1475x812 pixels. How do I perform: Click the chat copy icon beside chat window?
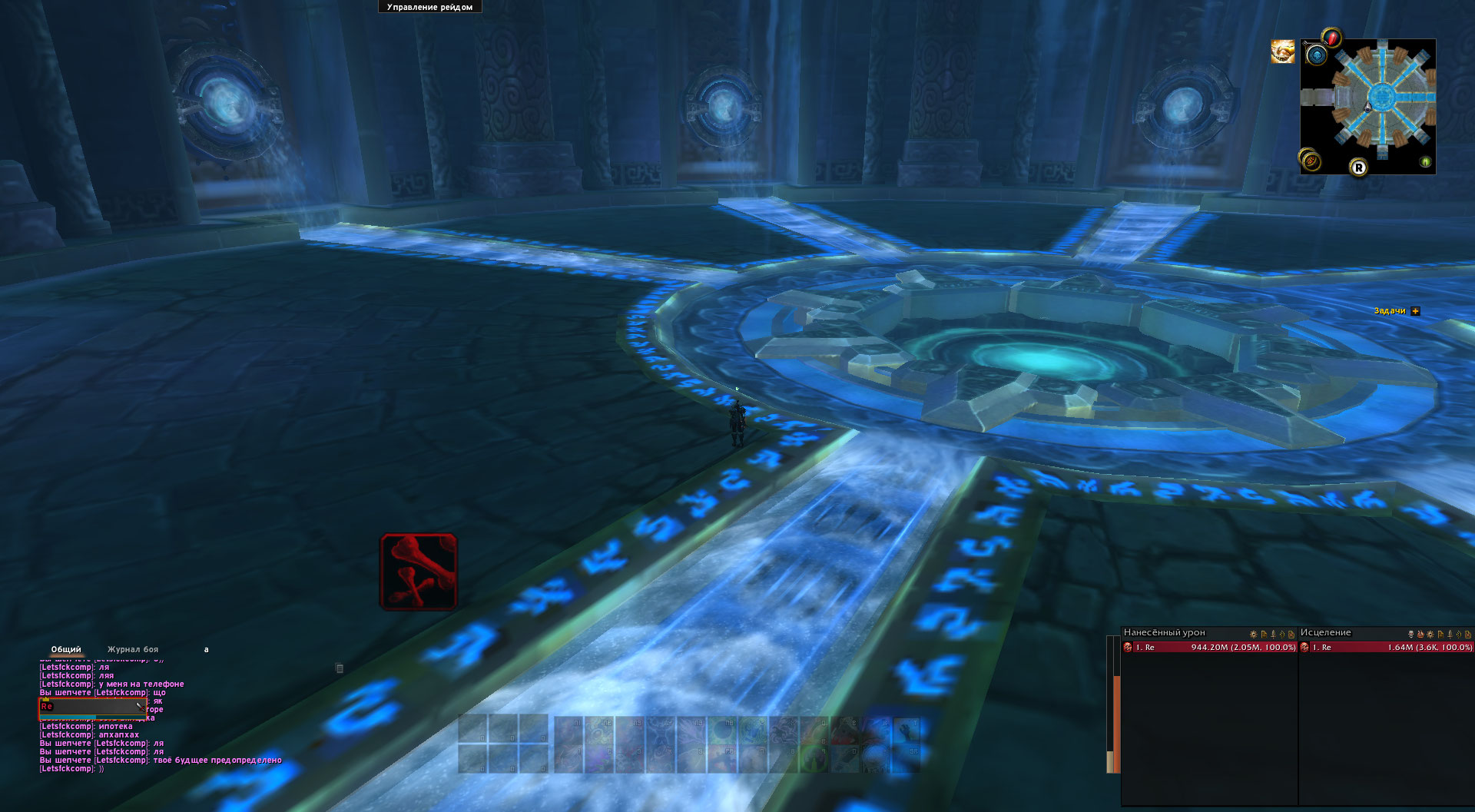pyautogui.click(x=339, y=668)
